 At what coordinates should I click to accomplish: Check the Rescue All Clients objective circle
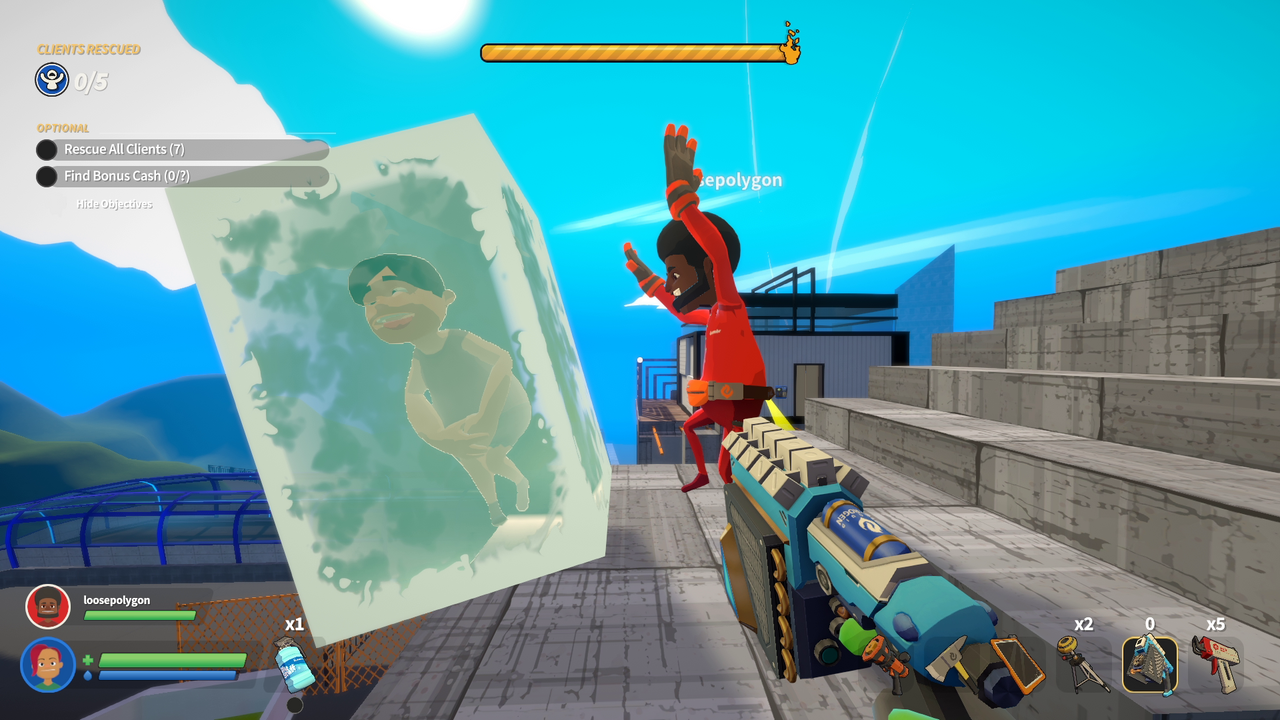[47, 149]
